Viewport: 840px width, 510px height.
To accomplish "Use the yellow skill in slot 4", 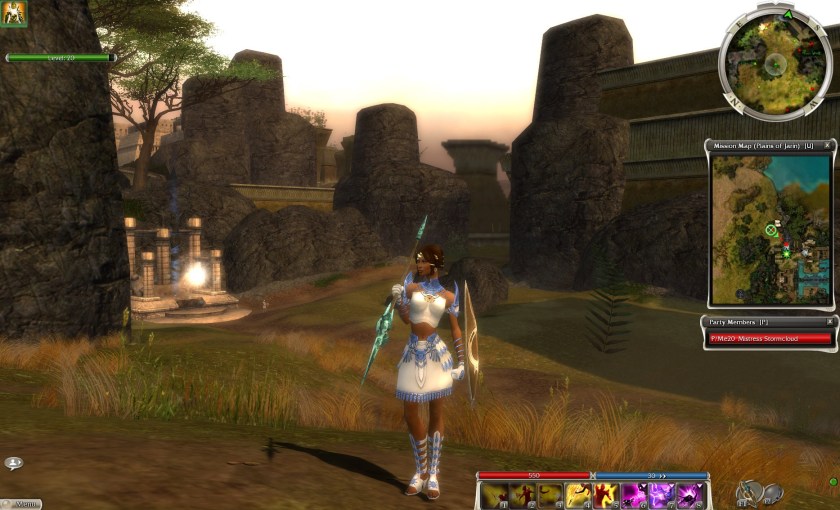I will tap(578, 495).
